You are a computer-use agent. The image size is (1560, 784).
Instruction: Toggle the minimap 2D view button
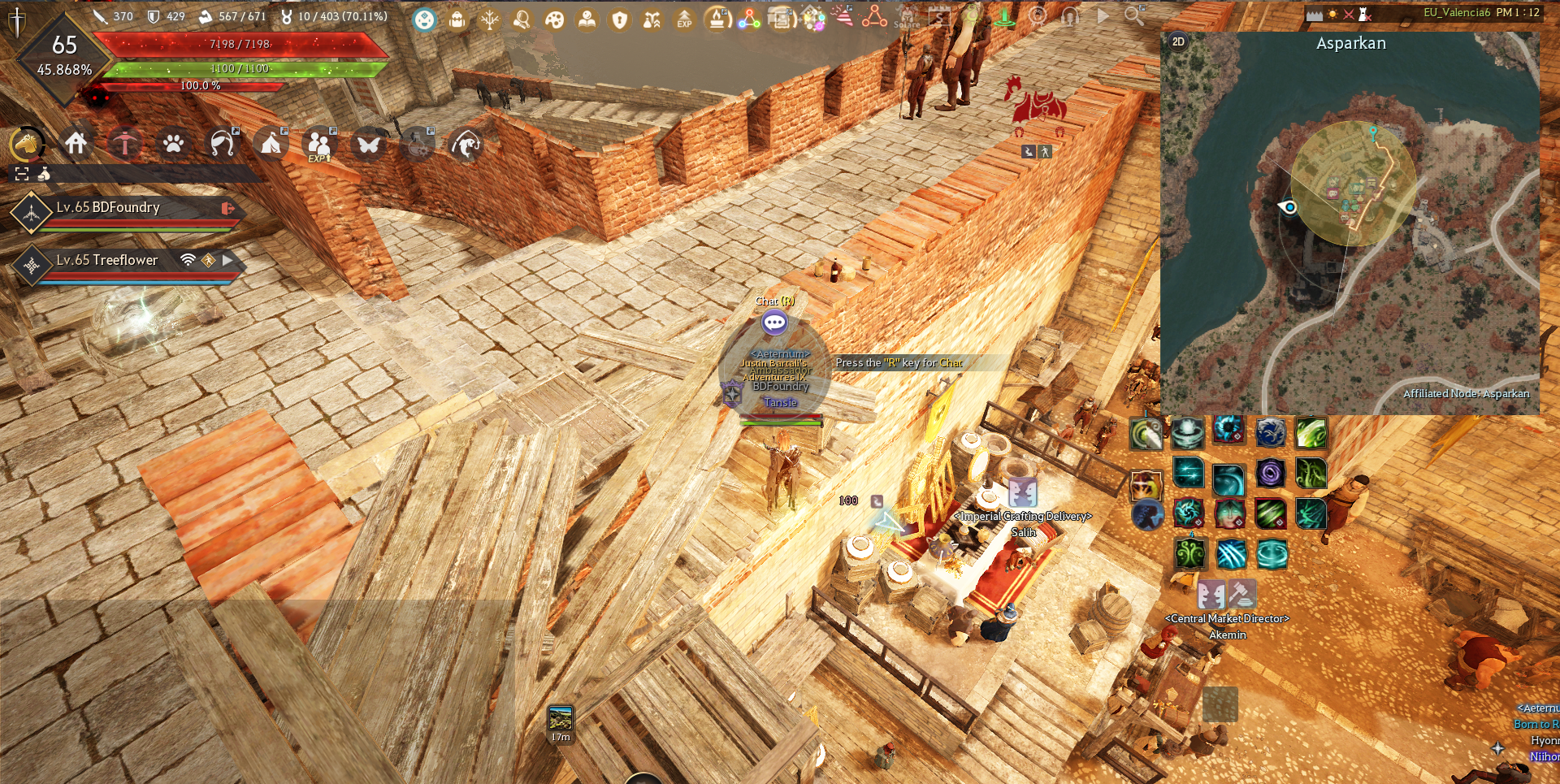[1178, 41]
